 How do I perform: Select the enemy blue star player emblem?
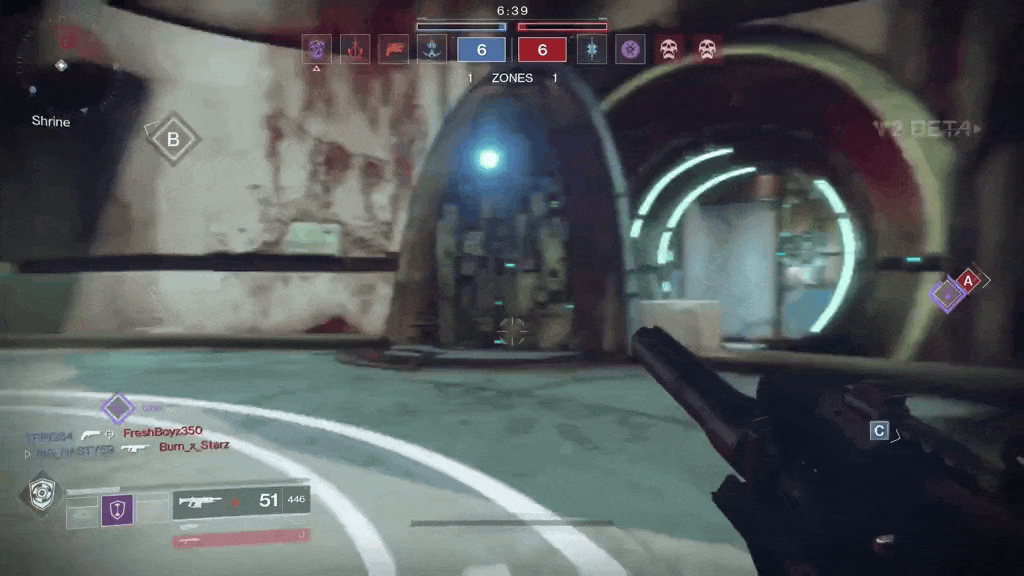592,48
